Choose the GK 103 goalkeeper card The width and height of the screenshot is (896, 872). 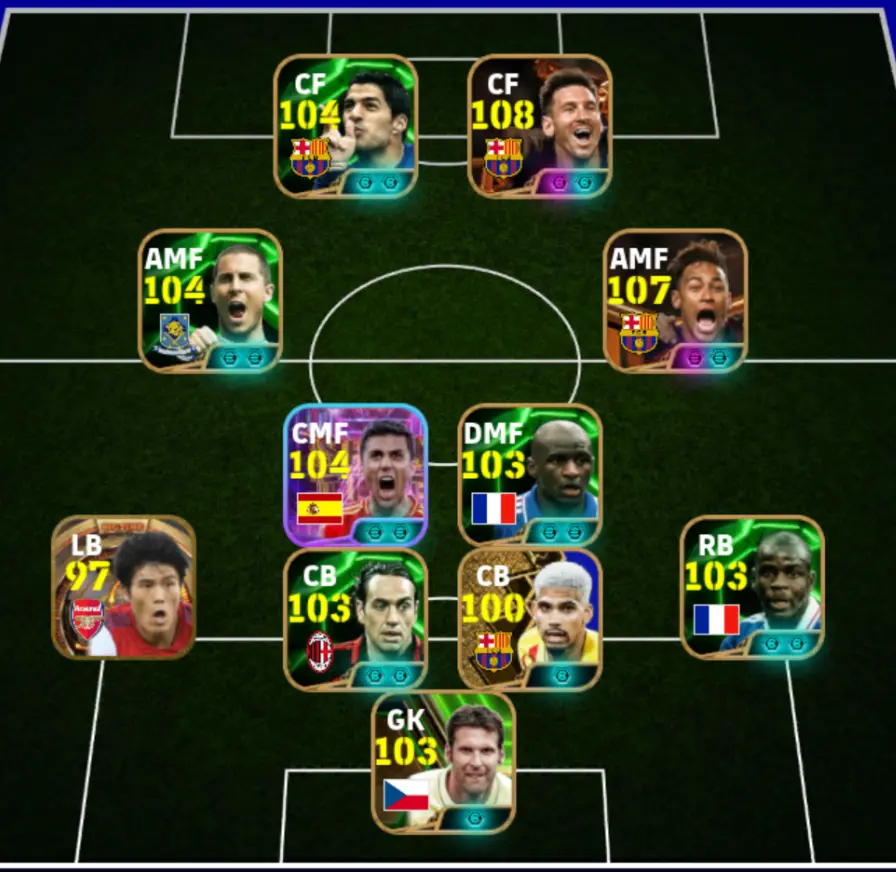[444, 763]
